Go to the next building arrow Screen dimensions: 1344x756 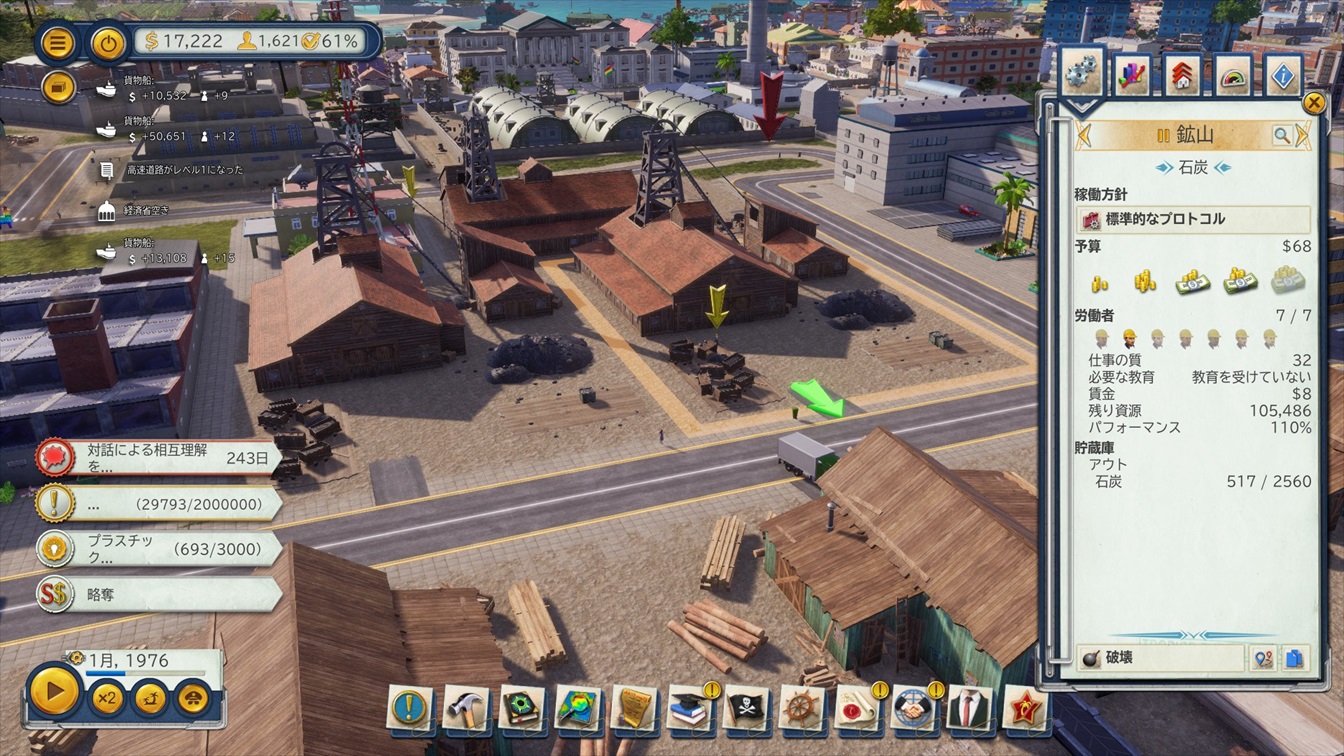click(1302, 135)
